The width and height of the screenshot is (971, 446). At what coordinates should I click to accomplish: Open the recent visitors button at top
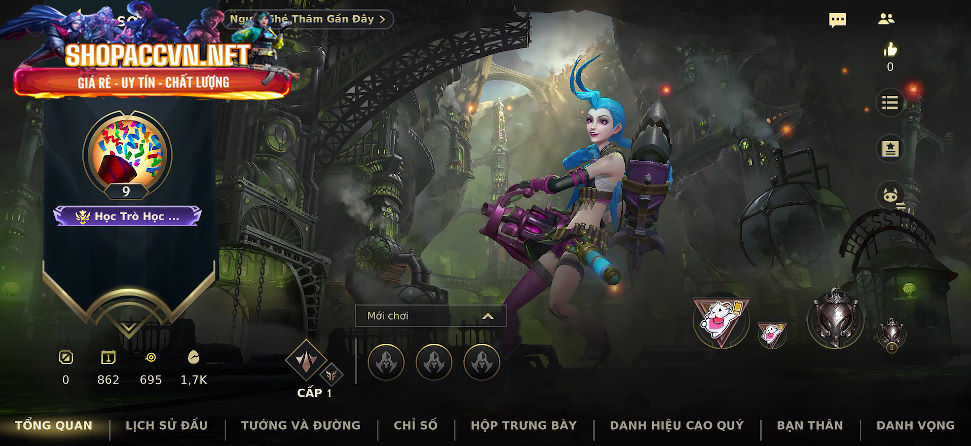[310, 19]
